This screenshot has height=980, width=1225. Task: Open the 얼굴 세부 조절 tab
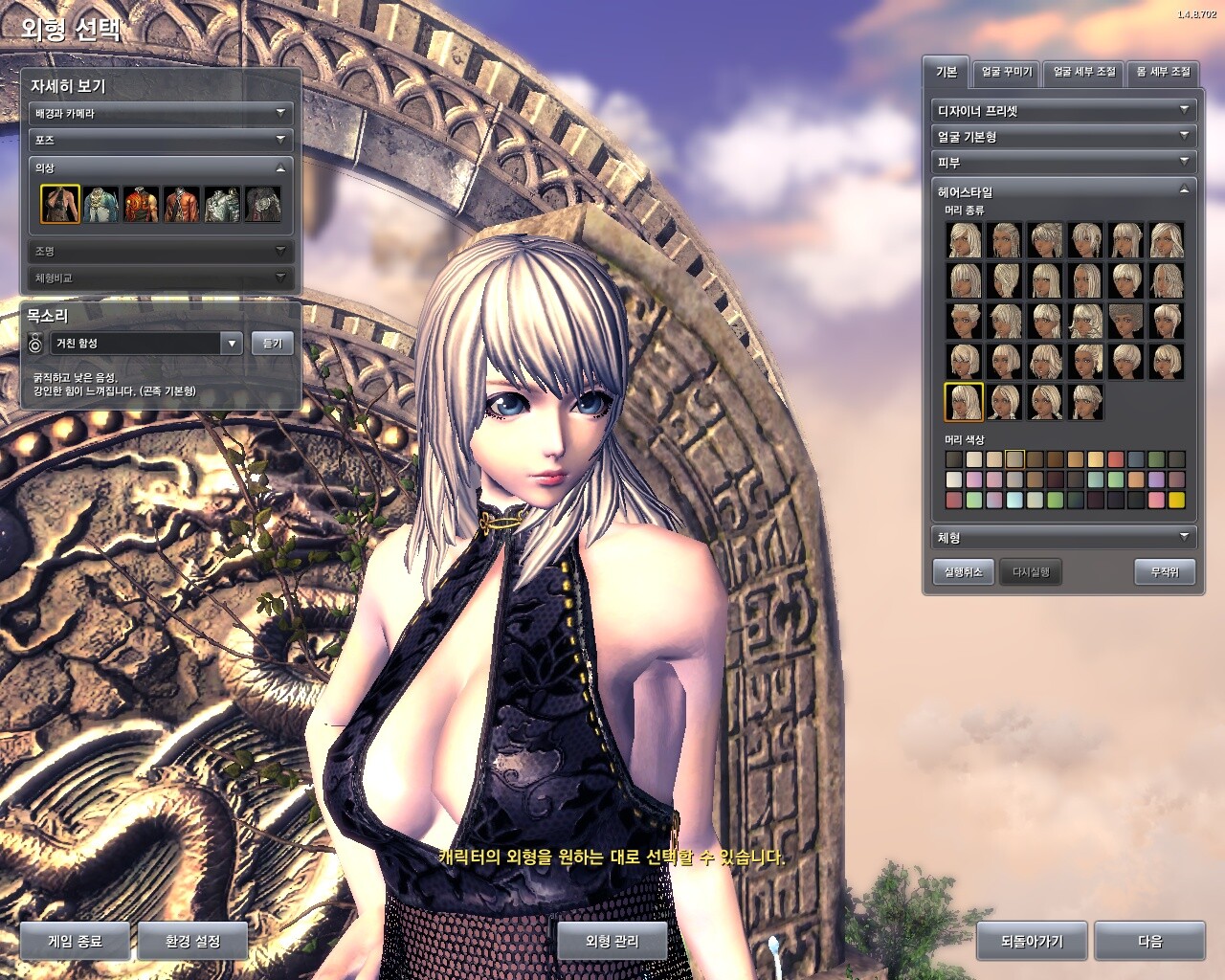[x=1083, y=72]
